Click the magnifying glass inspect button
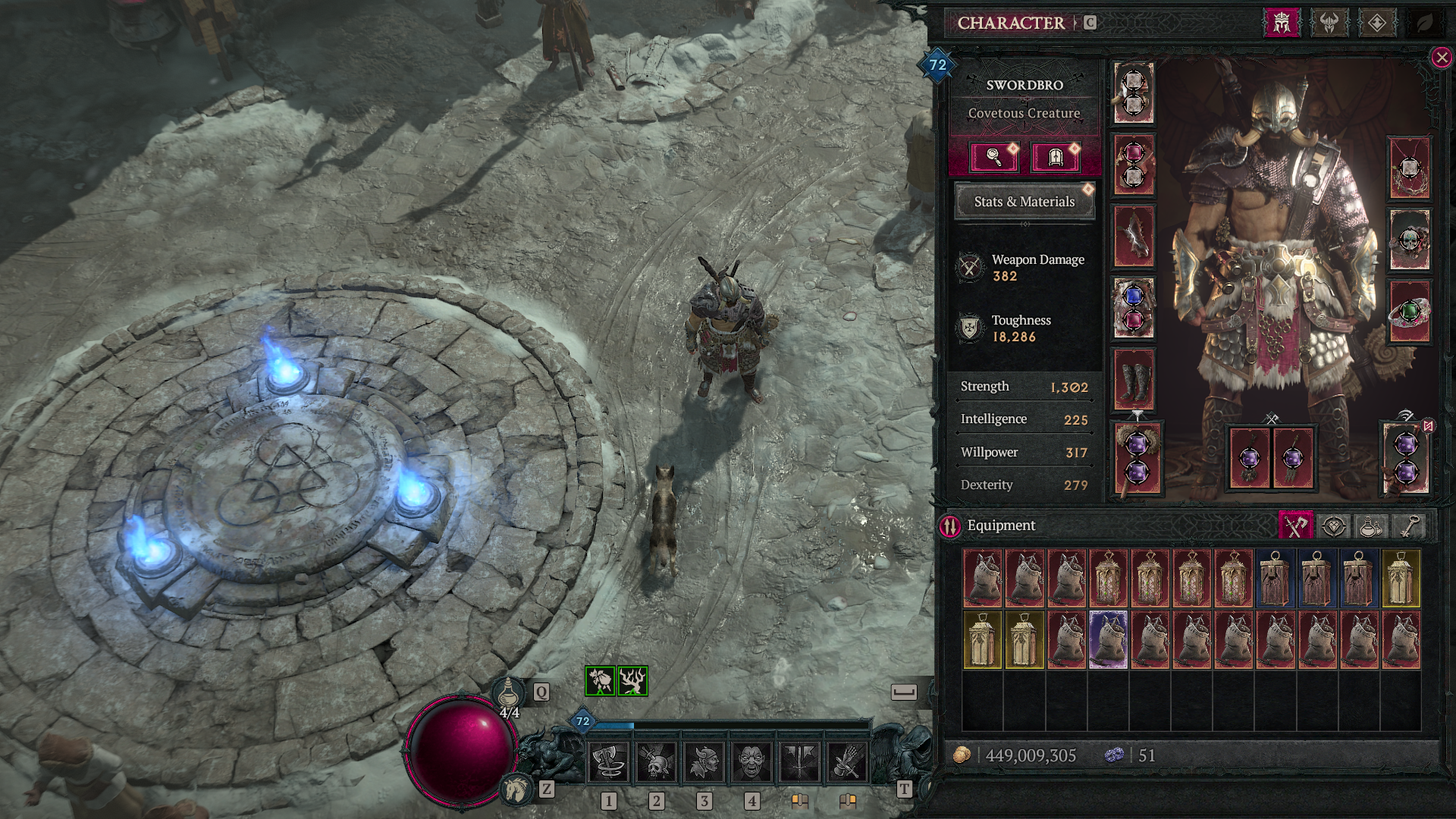Viewport: 1456px width, 819px height. point(993,158)
